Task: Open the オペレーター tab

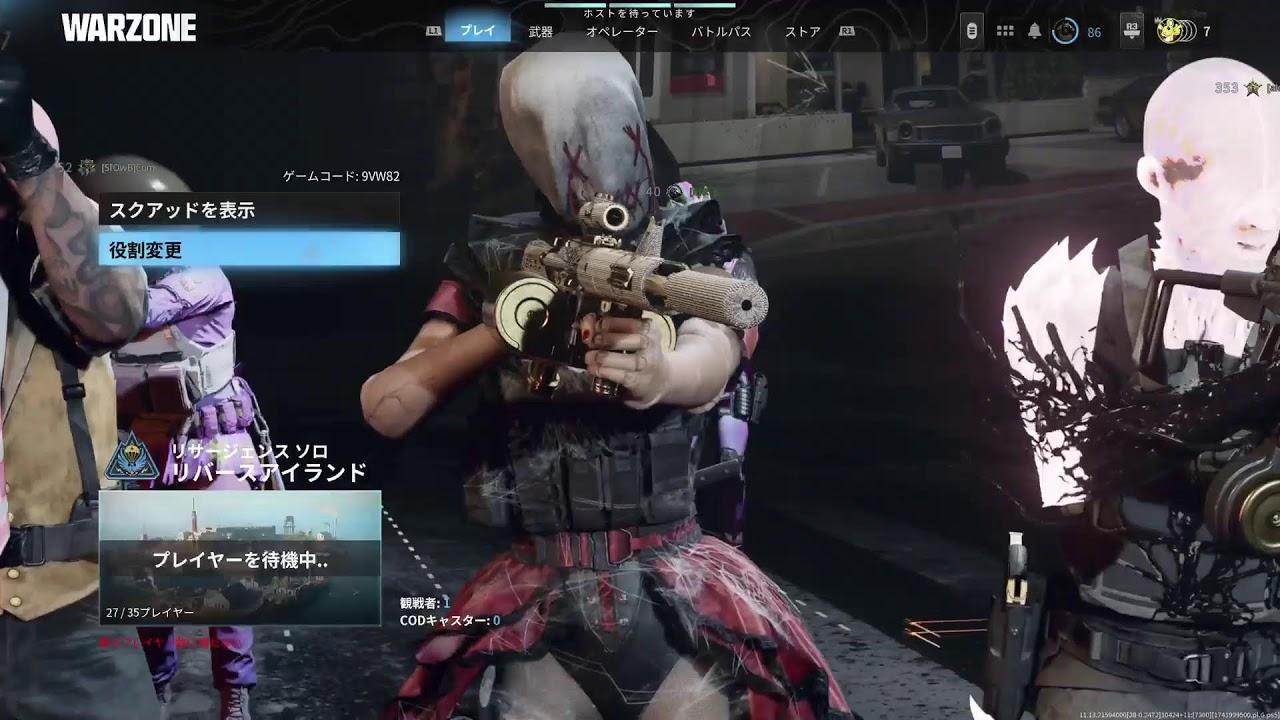Action: (624, 30)
